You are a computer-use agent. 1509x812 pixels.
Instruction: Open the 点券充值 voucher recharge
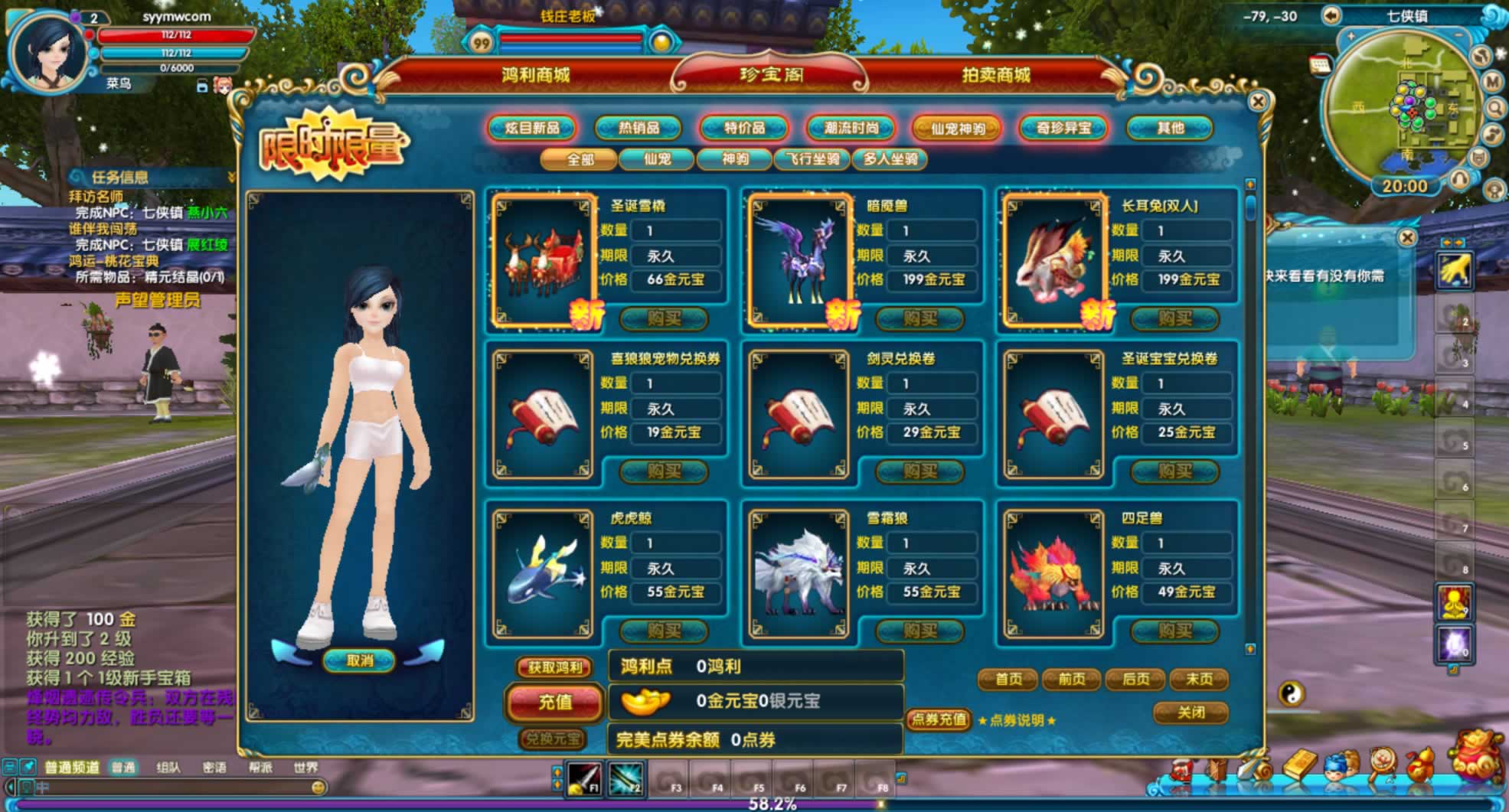[938, 719]
